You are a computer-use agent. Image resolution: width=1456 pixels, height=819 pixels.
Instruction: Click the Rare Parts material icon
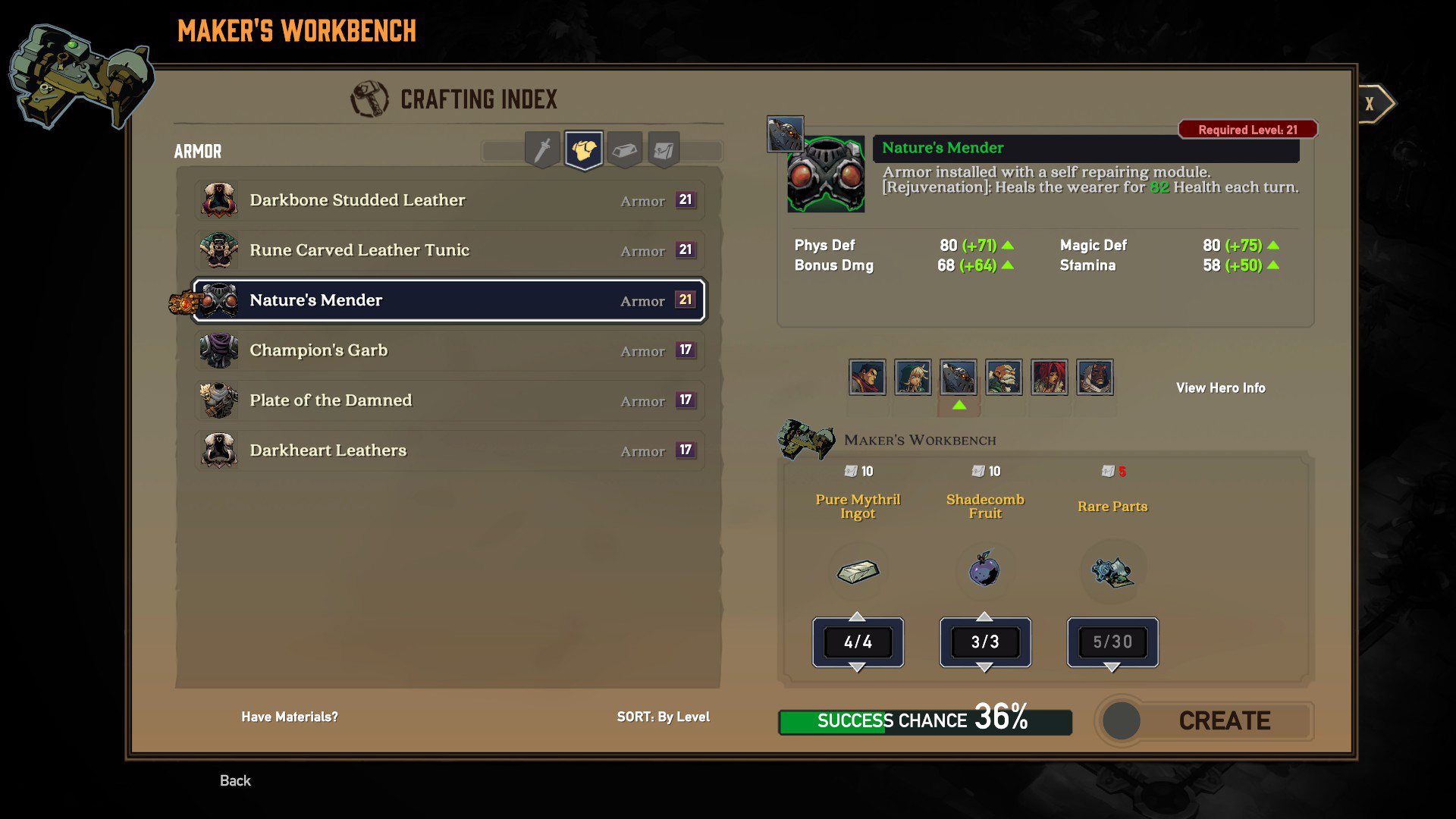pos(1112,571)
